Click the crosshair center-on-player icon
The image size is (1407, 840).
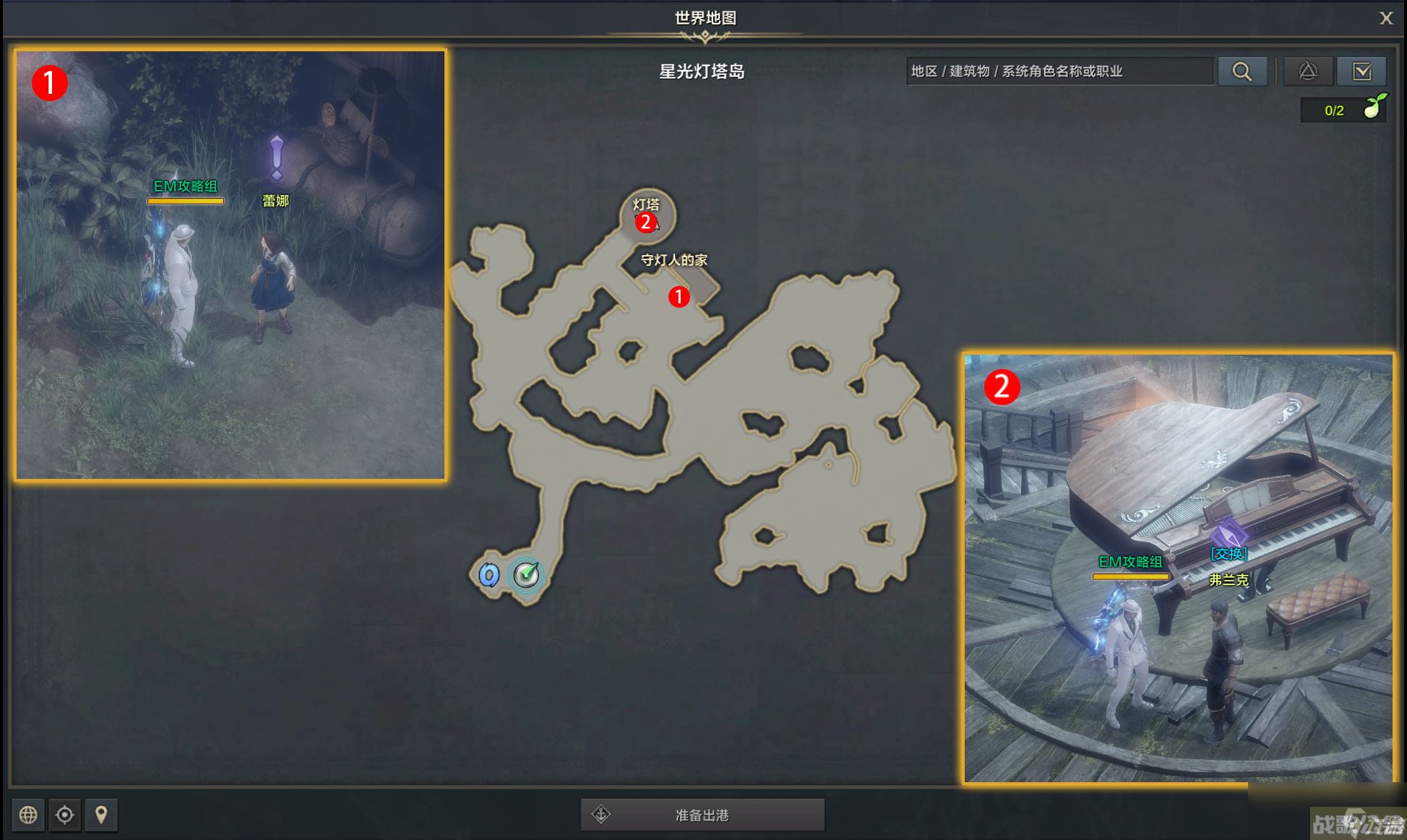tap(65, 815)
